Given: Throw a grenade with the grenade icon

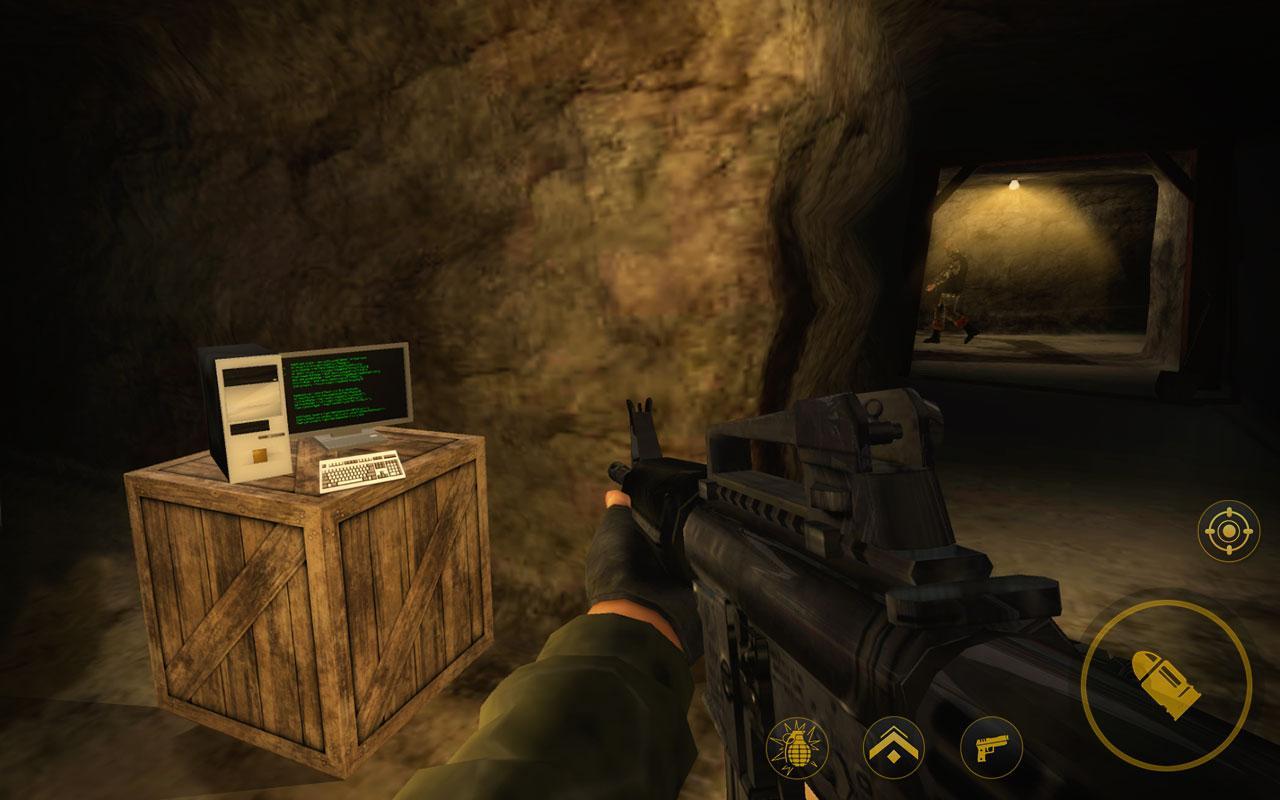Looking at the screenshot, I should tap(797, 750).
